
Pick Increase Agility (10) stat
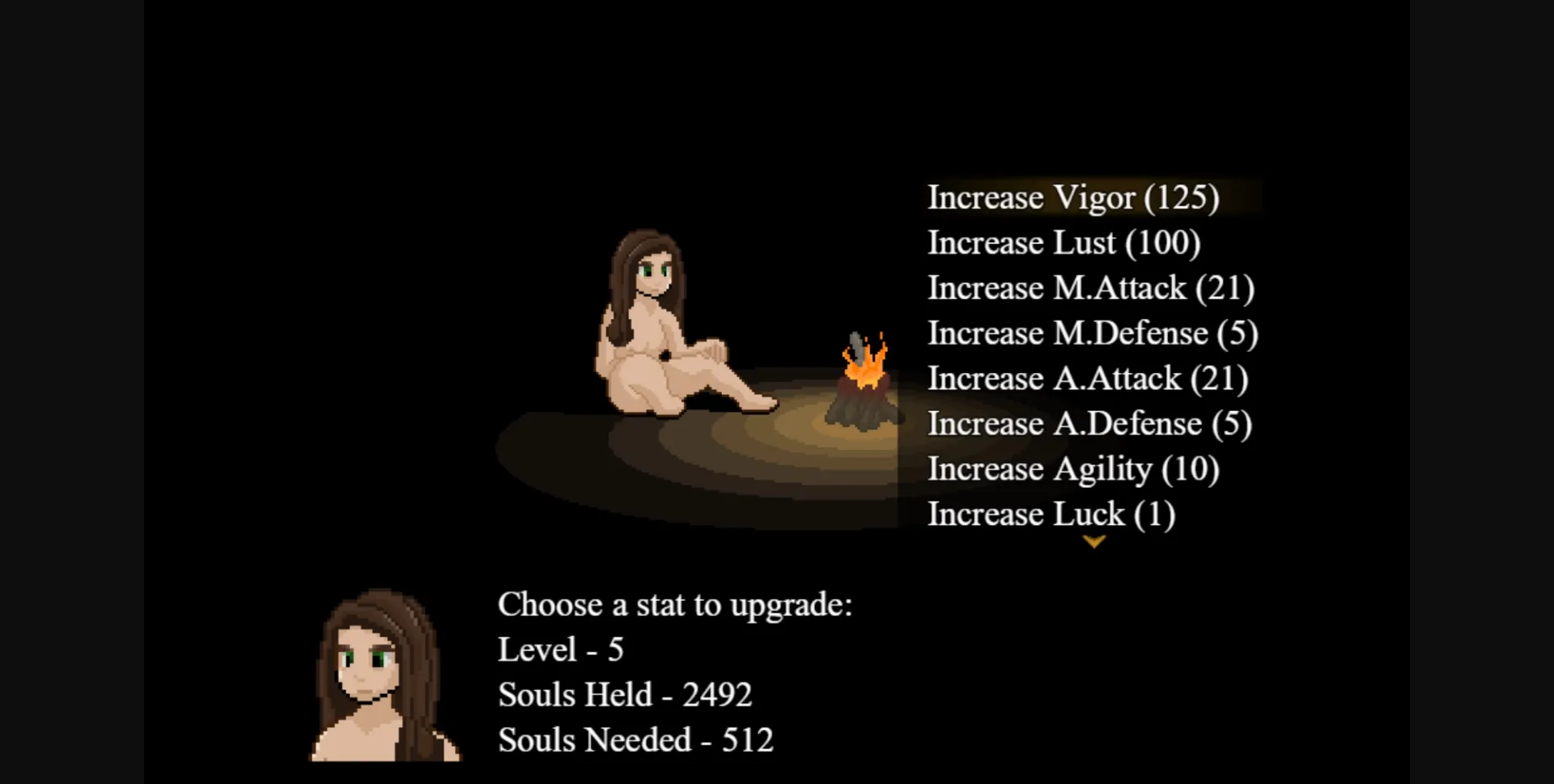point(1074,468)
